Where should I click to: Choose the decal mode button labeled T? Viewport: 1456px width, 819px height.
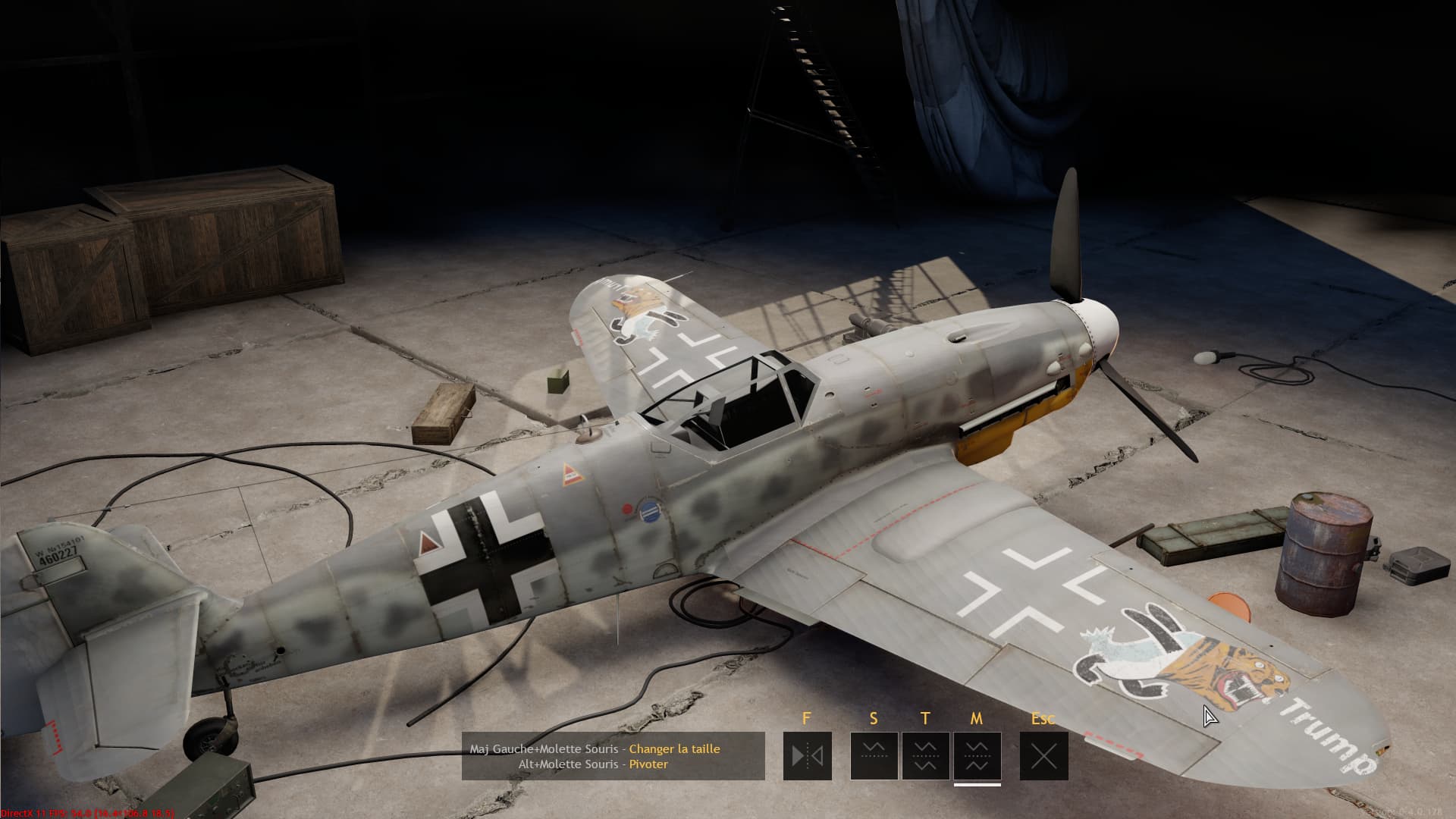(x=925, y=756)
